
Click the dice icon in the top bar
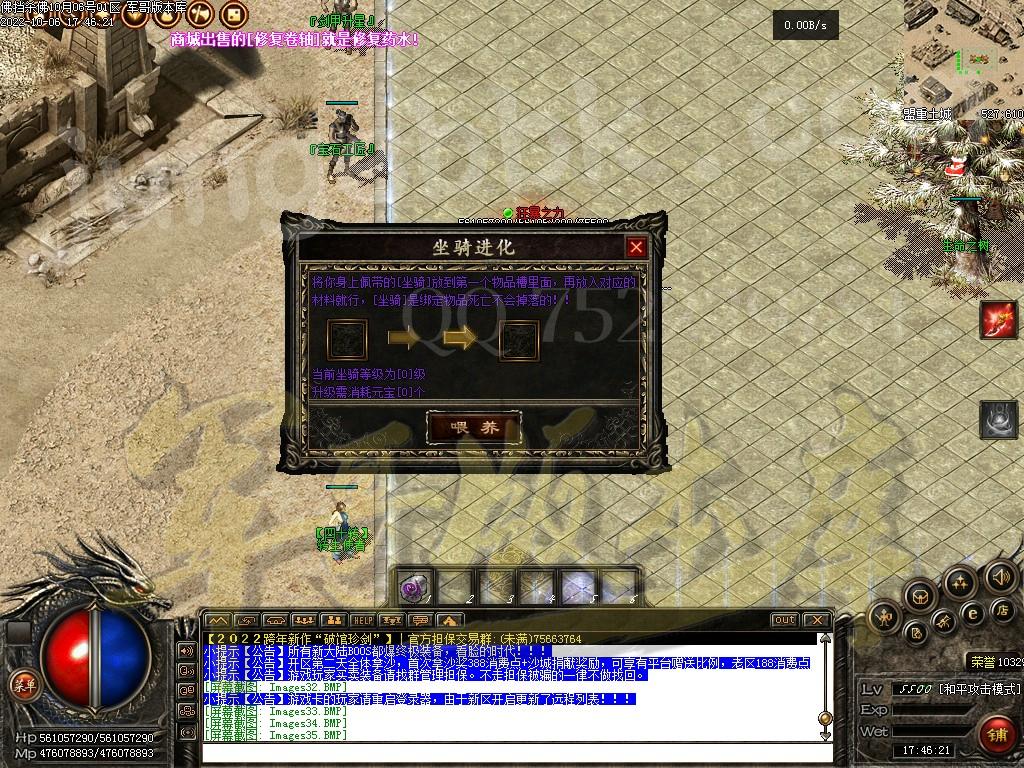point(232,14)
